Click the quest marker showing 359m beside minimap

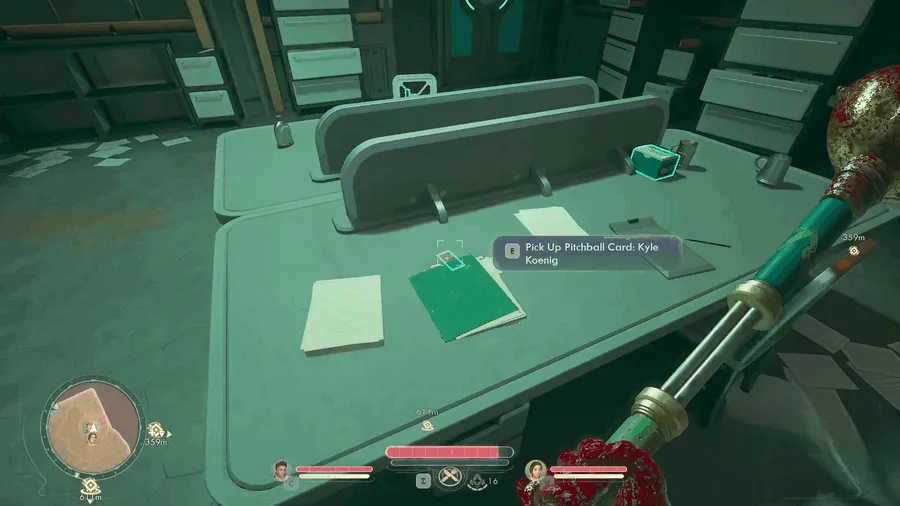pyautogui.click(x=156, y=430)
